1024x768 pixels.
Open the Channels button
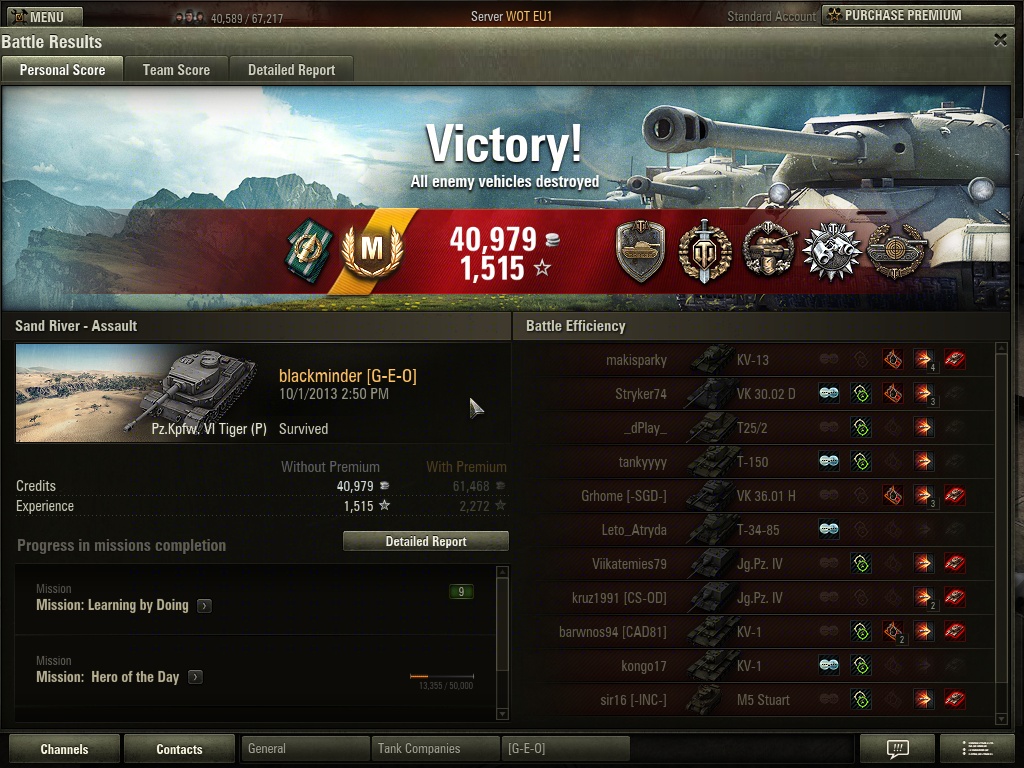point(64,749)
